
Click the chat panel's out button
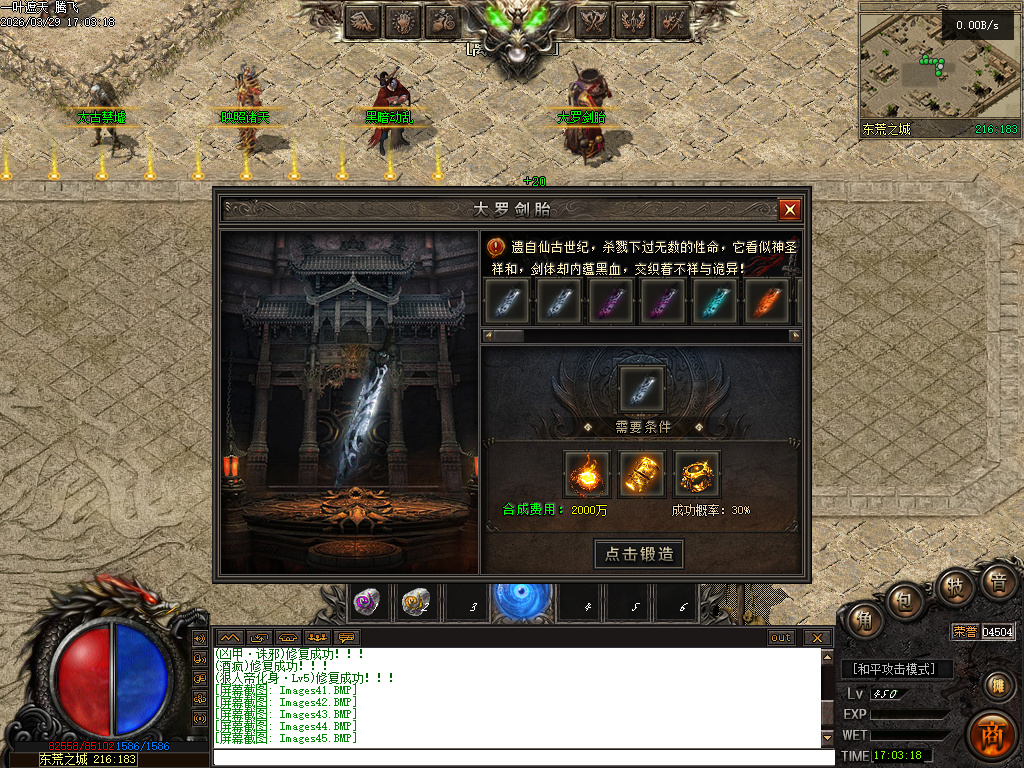coord(781,638)
